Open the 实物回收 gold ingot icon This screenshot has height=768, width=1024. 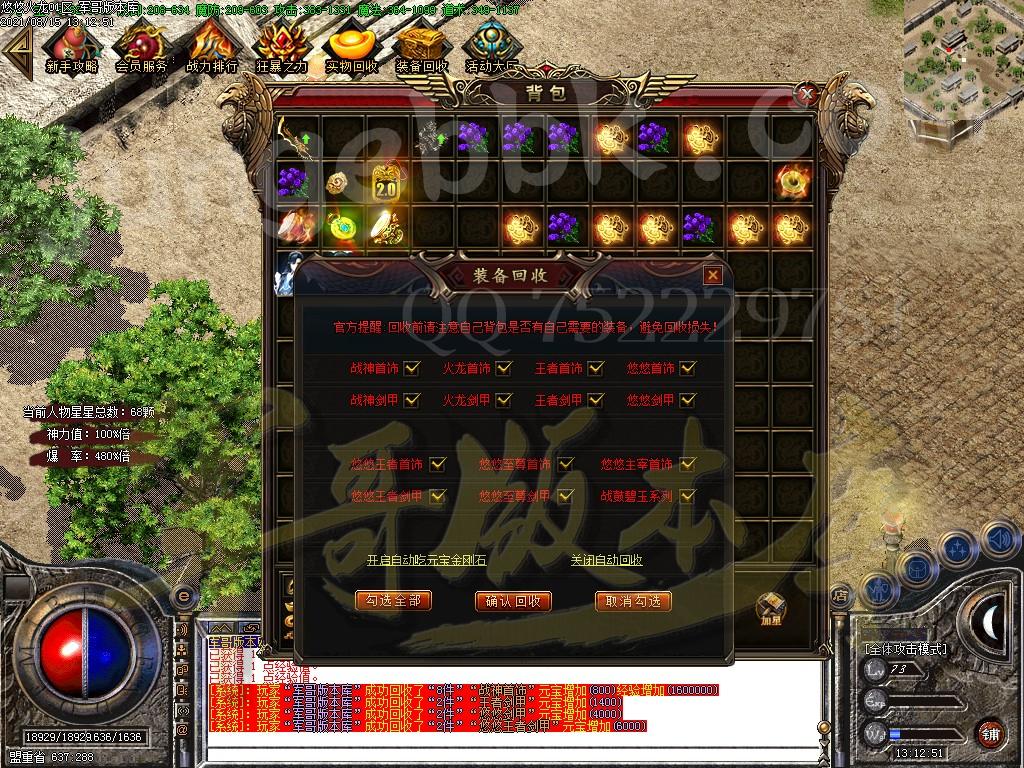pos(351,46)
